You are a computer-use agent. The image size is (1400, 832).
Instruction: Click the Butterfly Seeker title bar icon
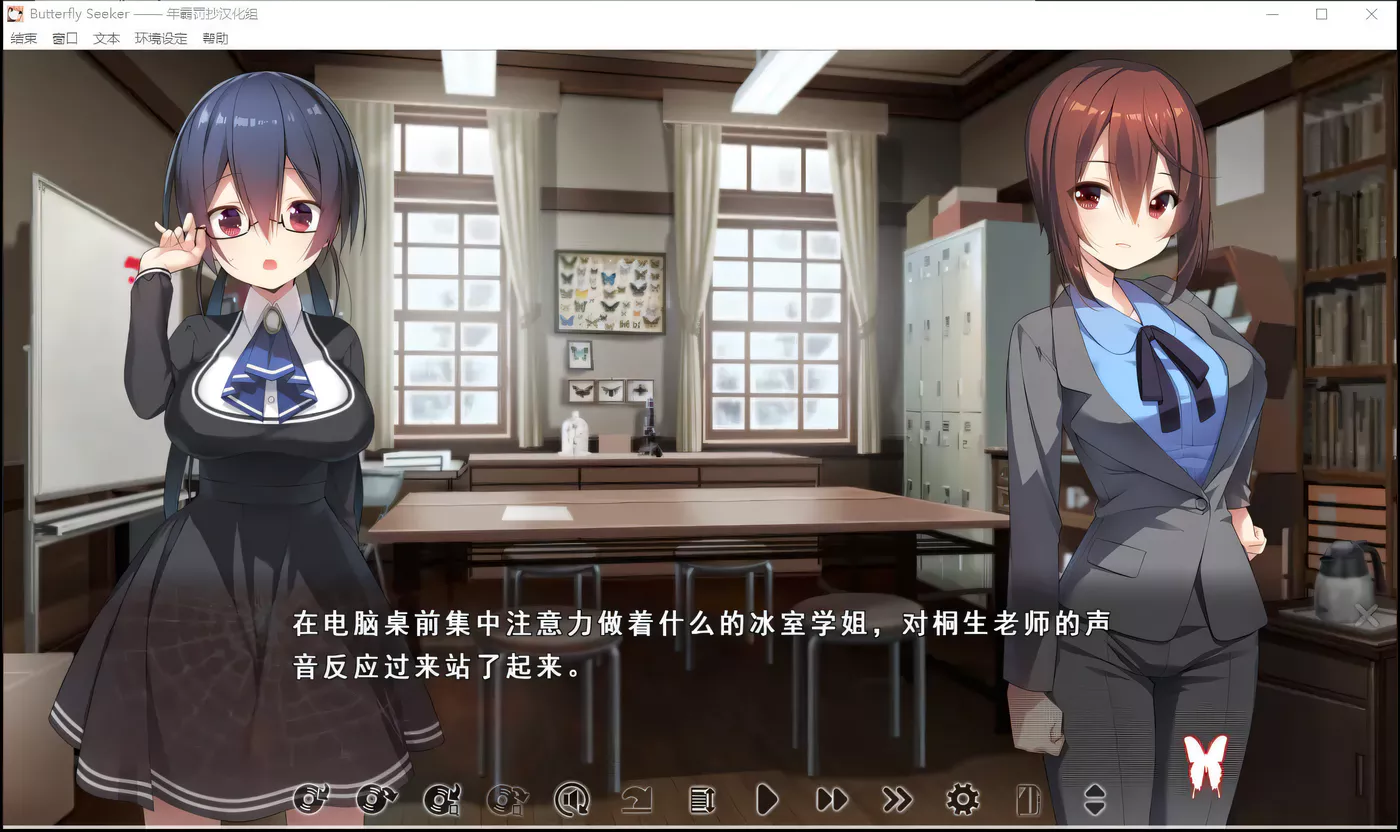pyautogui.click(x=13, y=13)
